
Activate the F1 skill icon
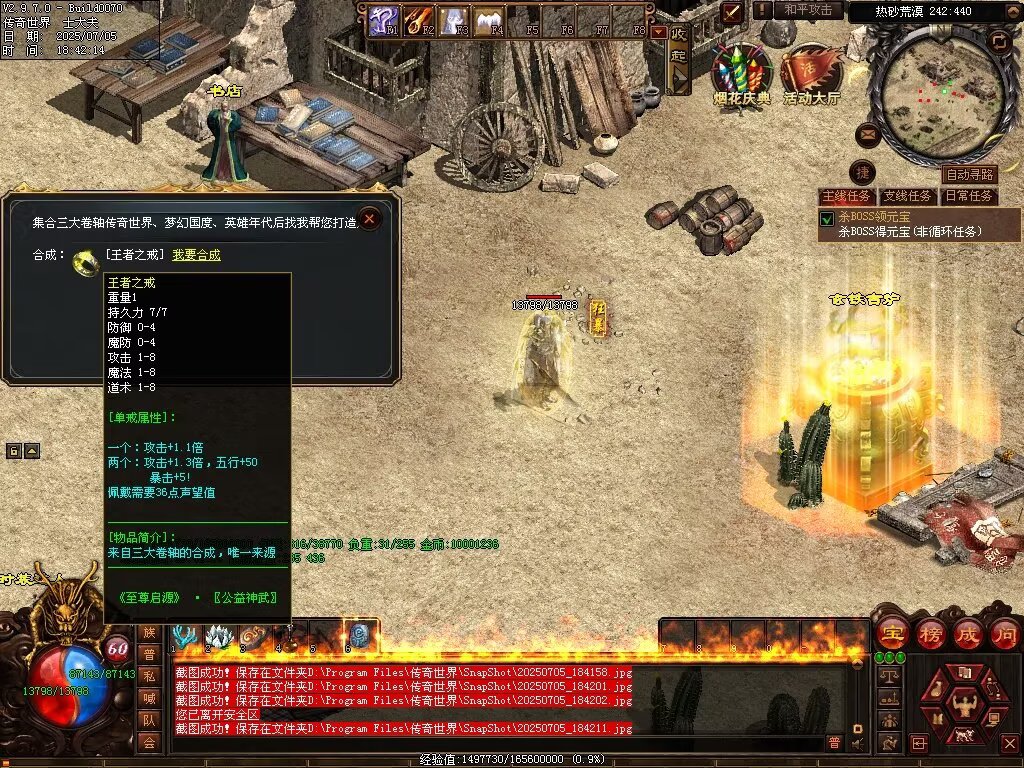pyautogui.click(x=384, y=20)
